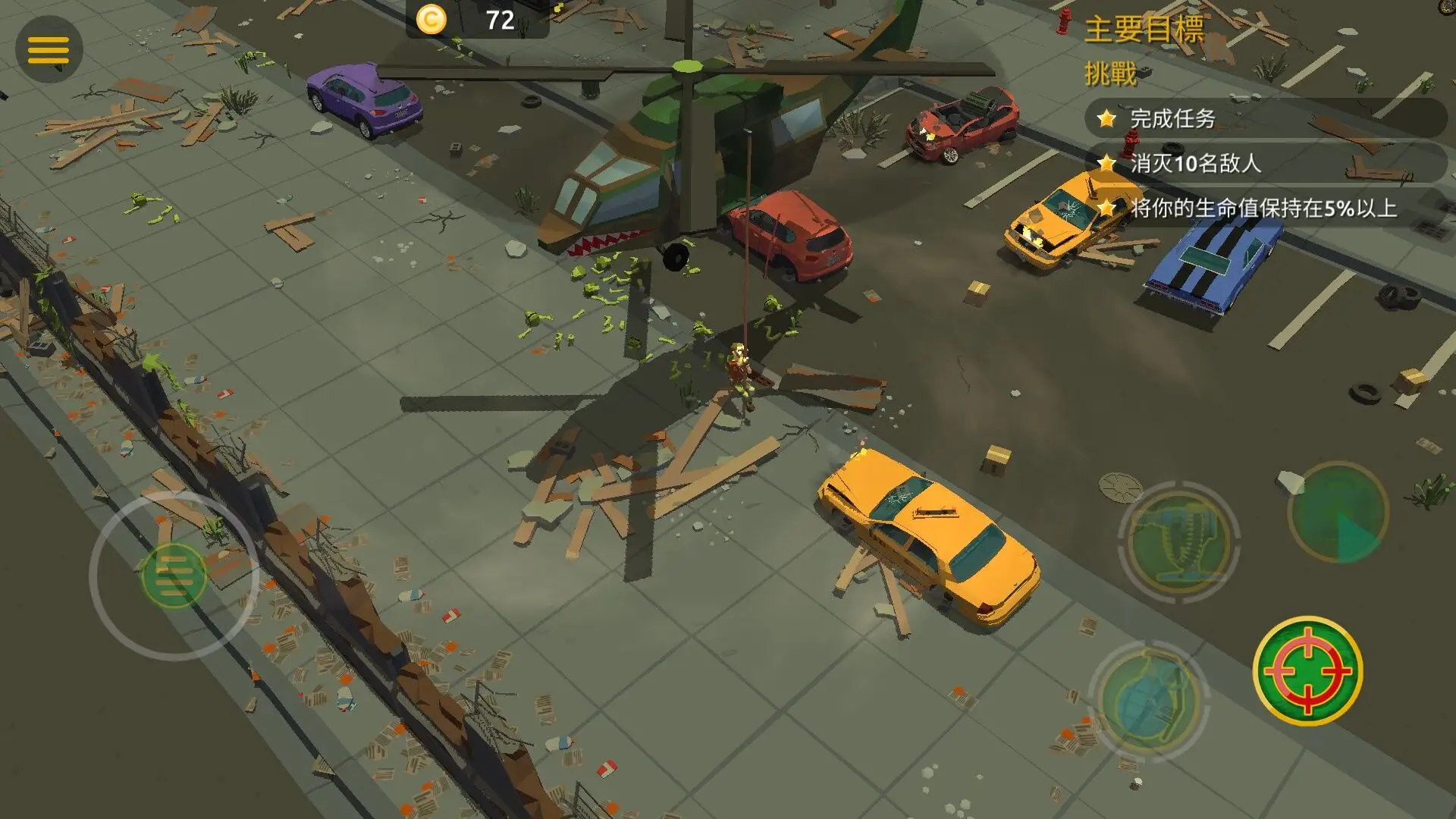Tap the green virtual joystick knob
Image resolution: width=1456 pixels, height=819 pixels.
(174, 576)
